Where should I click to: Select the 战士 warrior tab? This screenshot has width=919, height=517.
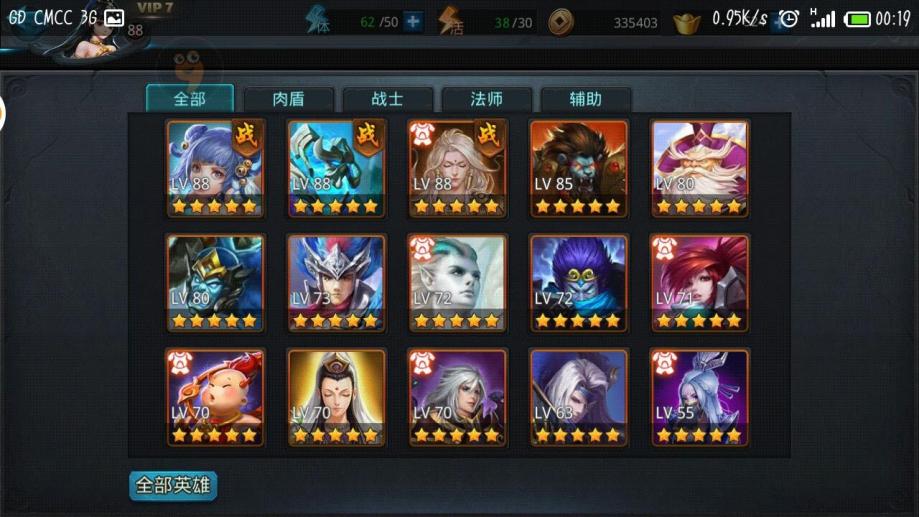387,99
